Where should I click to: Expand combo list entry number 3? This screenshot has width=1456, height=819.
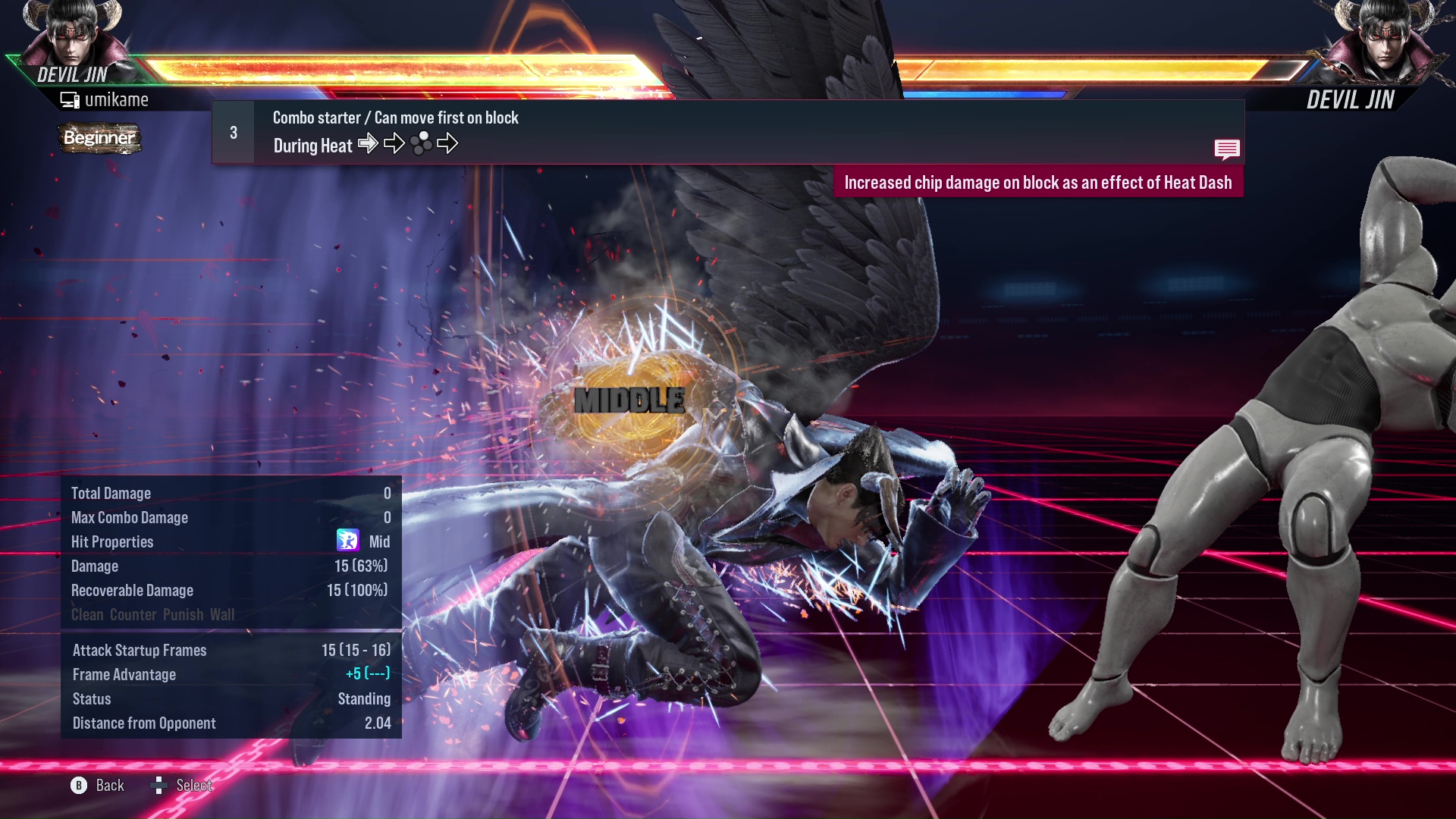pos(233,132)
